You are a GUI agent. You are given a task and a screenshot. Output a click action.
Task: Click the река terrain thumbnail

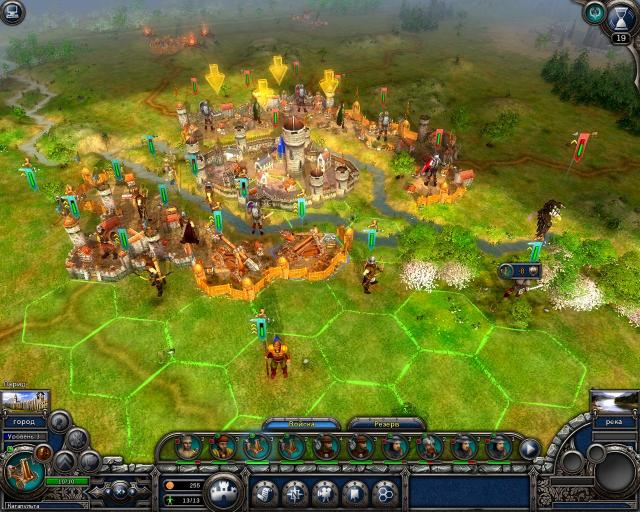coord(614,402)
